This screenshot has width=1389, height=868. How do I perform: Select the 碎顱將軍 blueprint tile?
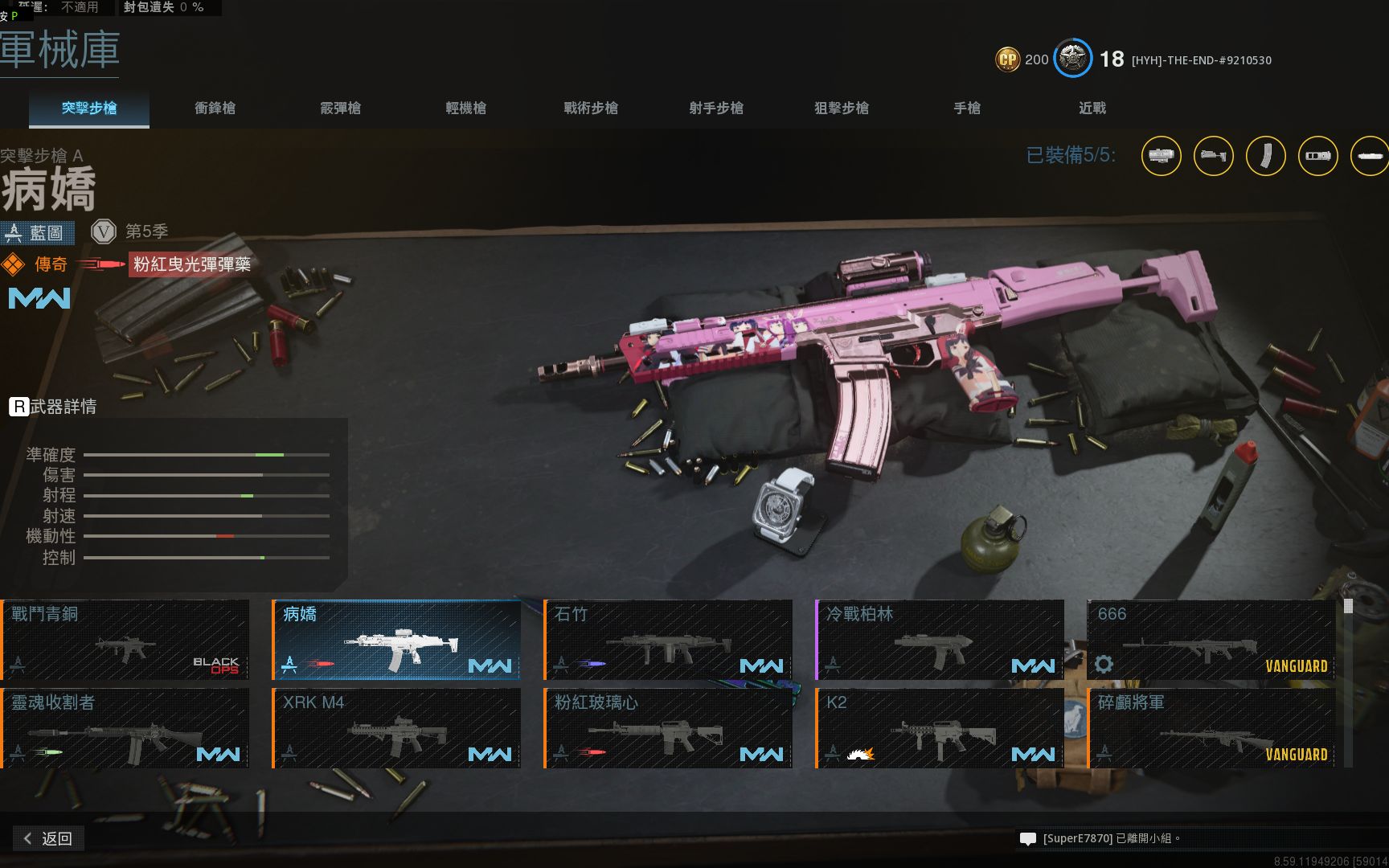coord(1211,728)
